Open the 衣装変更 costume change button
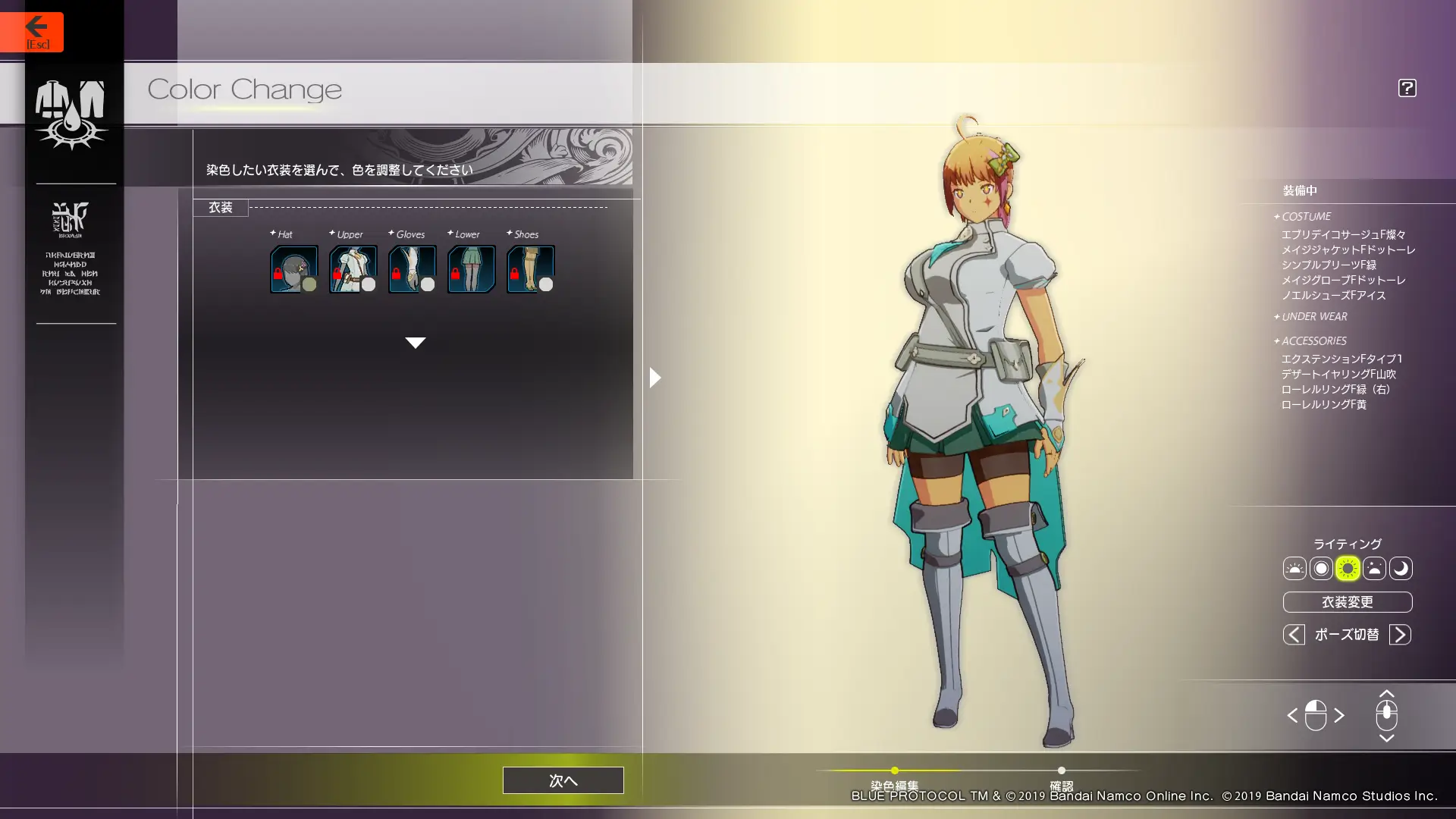Viewport: 1456px width, 819px height. (1347, 602)
